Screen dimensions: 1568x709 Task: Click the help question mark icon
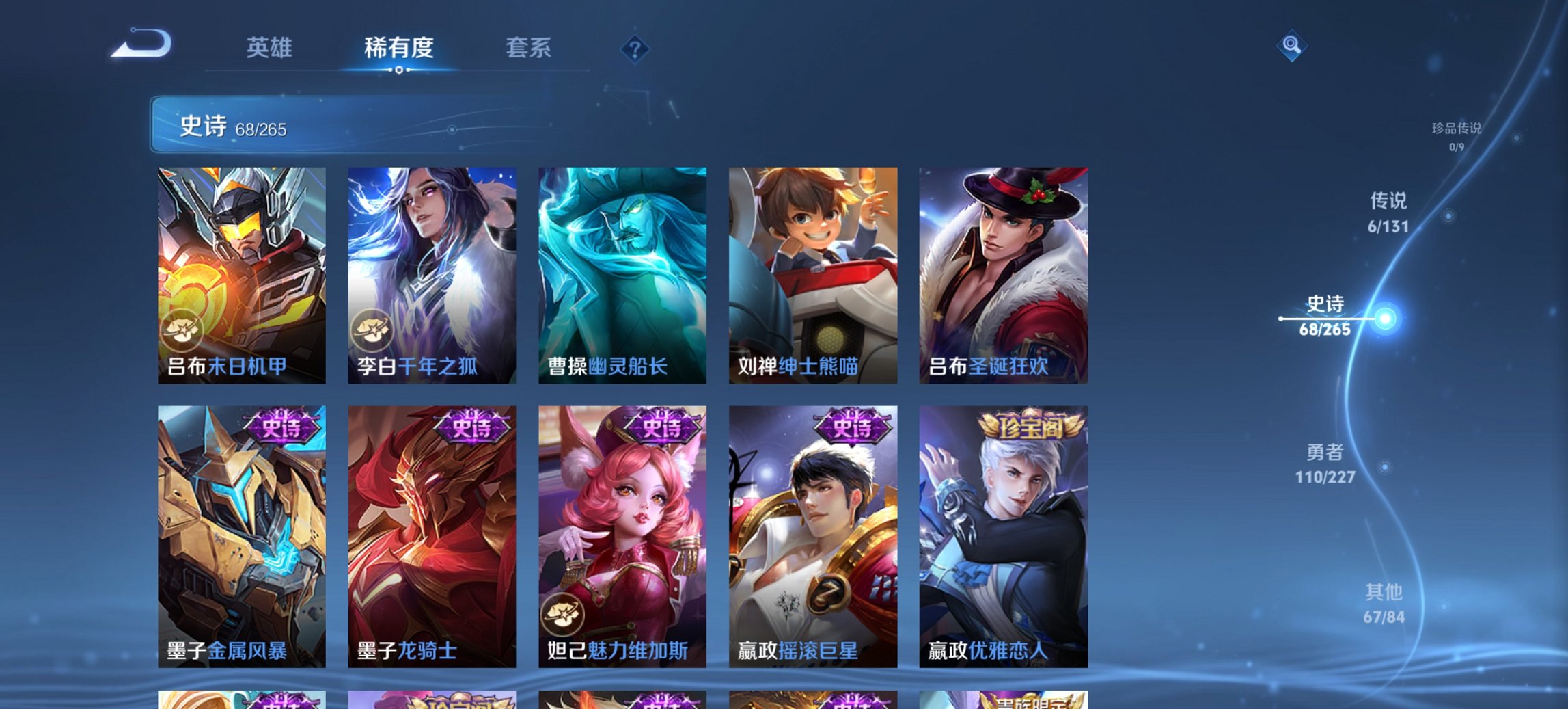(x=635, y=49)
